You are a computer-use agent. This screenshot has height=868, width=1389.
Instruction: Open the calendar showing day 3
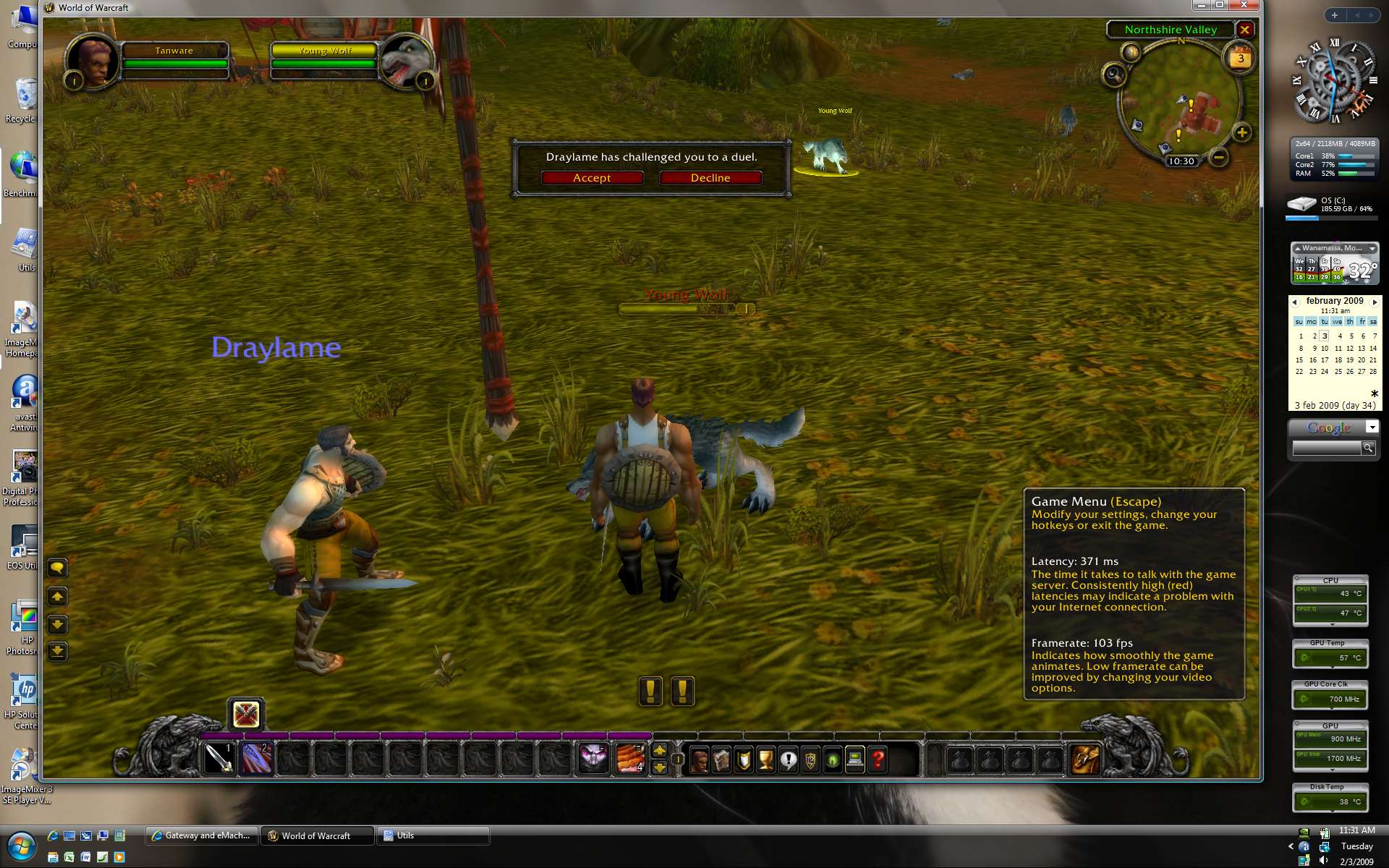pos(1241,59)
